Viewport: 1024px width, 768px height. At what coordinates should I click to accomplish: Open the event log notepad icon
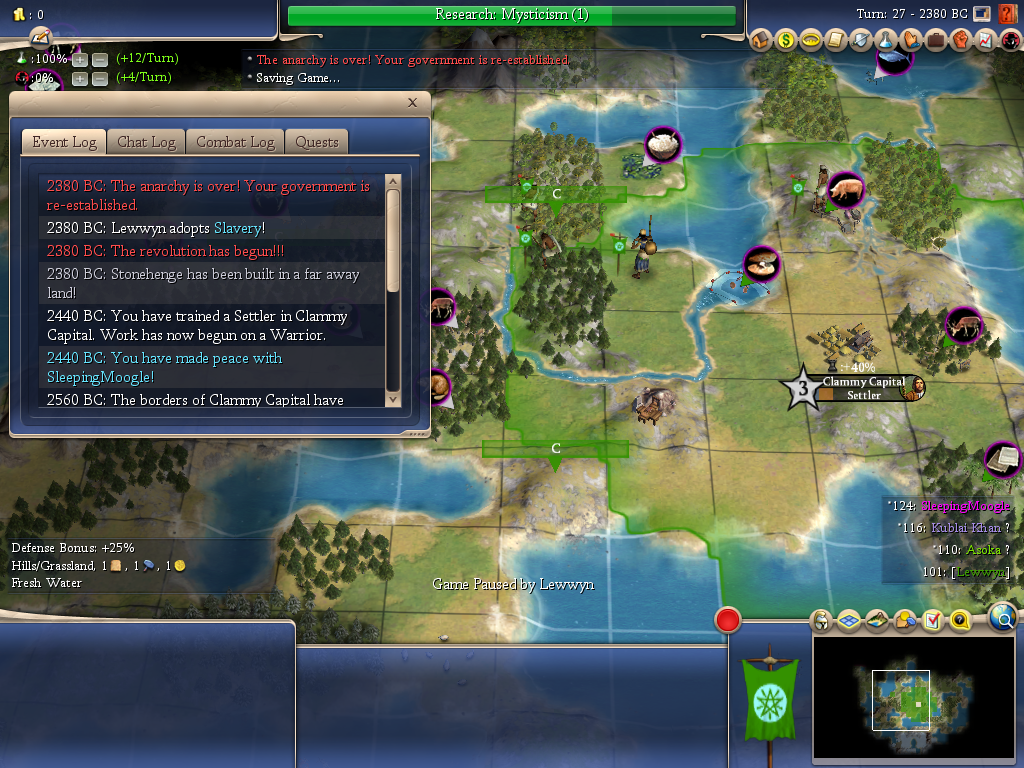[40, 38]
